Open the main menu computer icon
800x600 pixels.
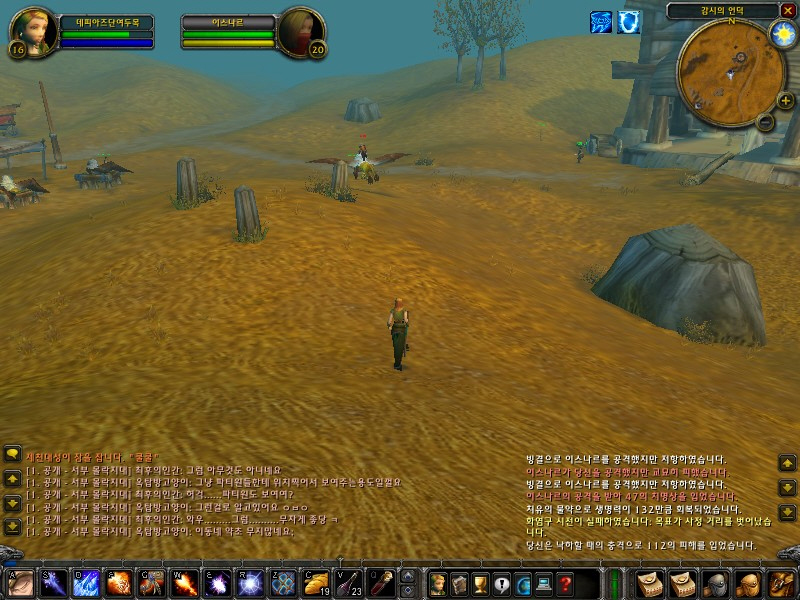tap(544, 583)
